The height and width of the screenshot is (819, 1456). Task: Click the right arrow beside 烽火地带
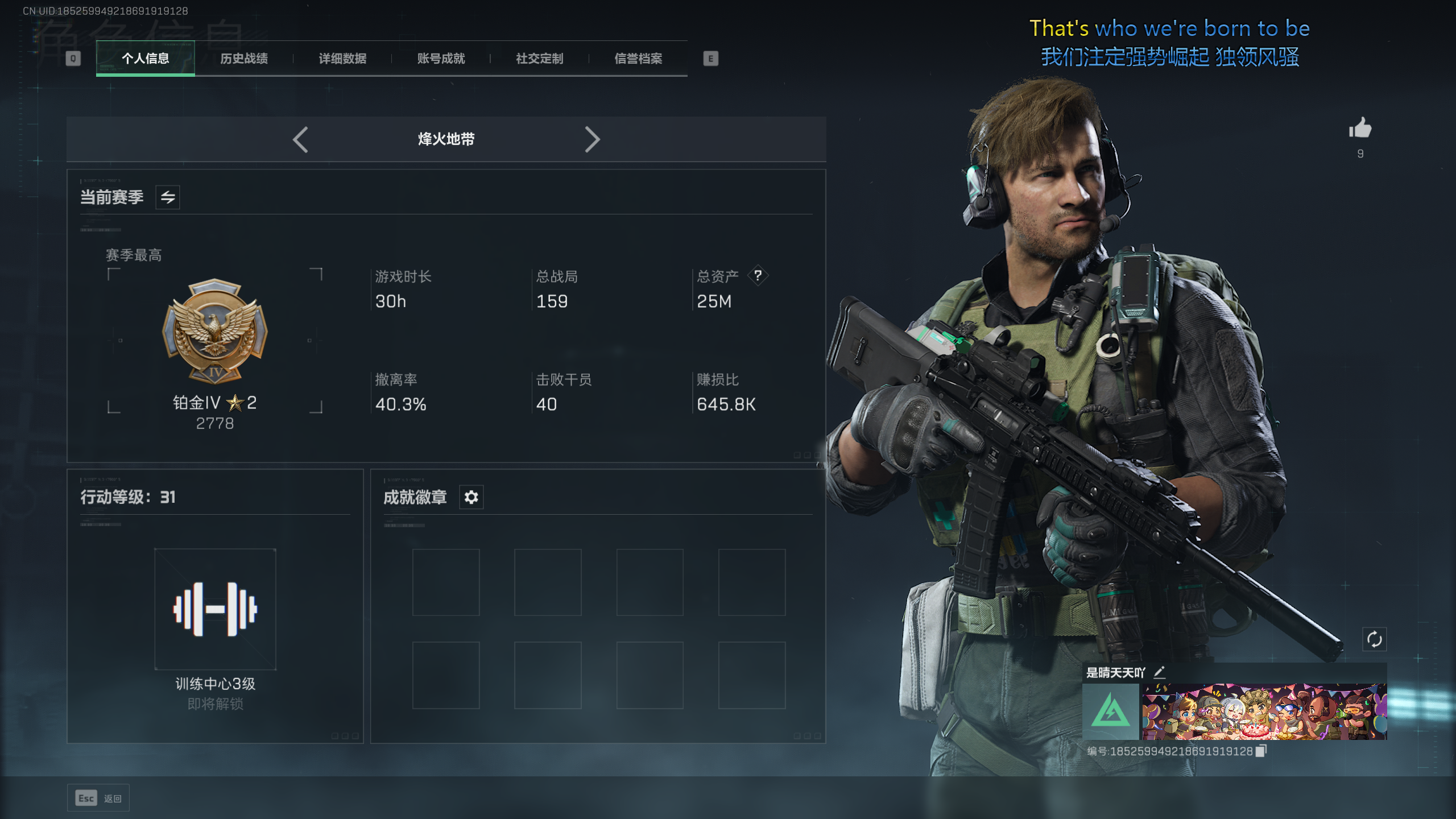coord(592,139)
